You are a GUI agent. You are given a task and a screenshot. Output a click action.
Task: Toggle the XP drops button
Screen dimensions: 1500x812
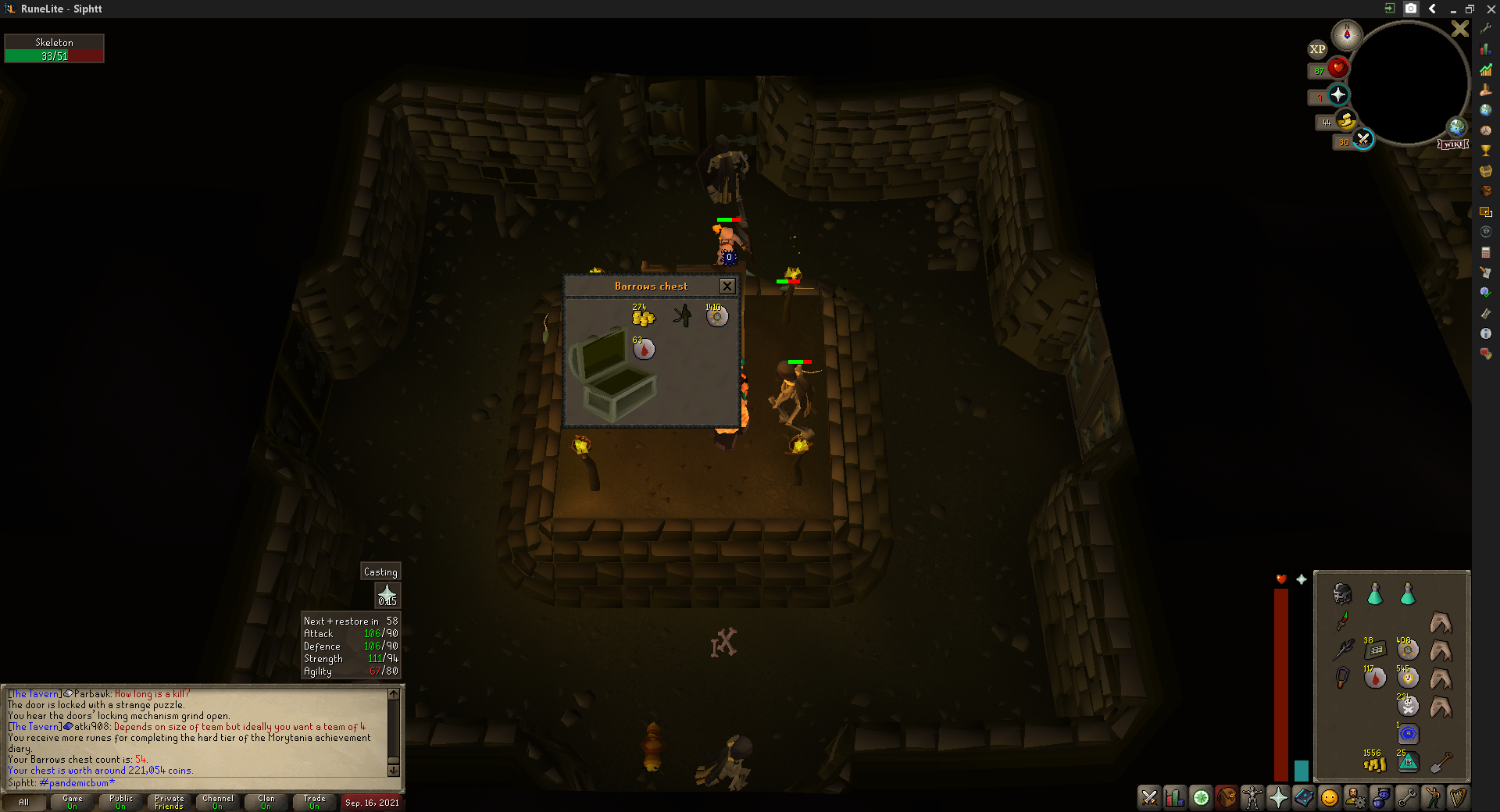1317,49
